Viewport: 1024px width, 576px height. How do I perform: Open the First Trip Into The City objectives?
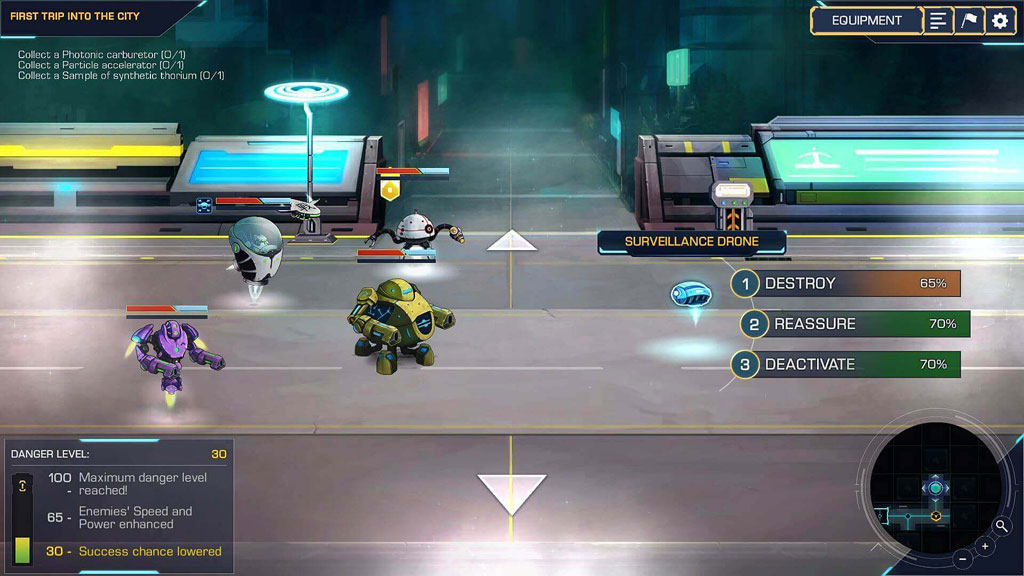[75, 17]
